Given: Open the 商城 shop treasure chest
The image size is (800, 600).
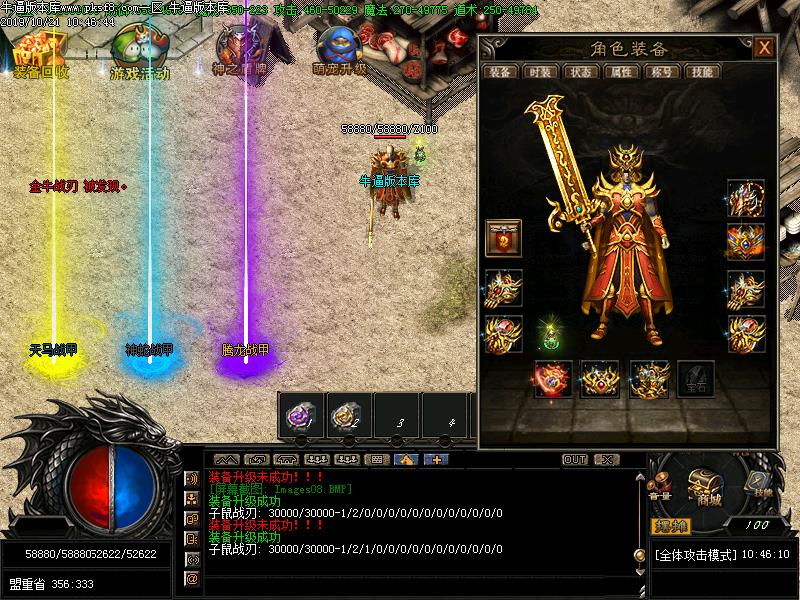Looking at the screenshot, I should 705,486.
